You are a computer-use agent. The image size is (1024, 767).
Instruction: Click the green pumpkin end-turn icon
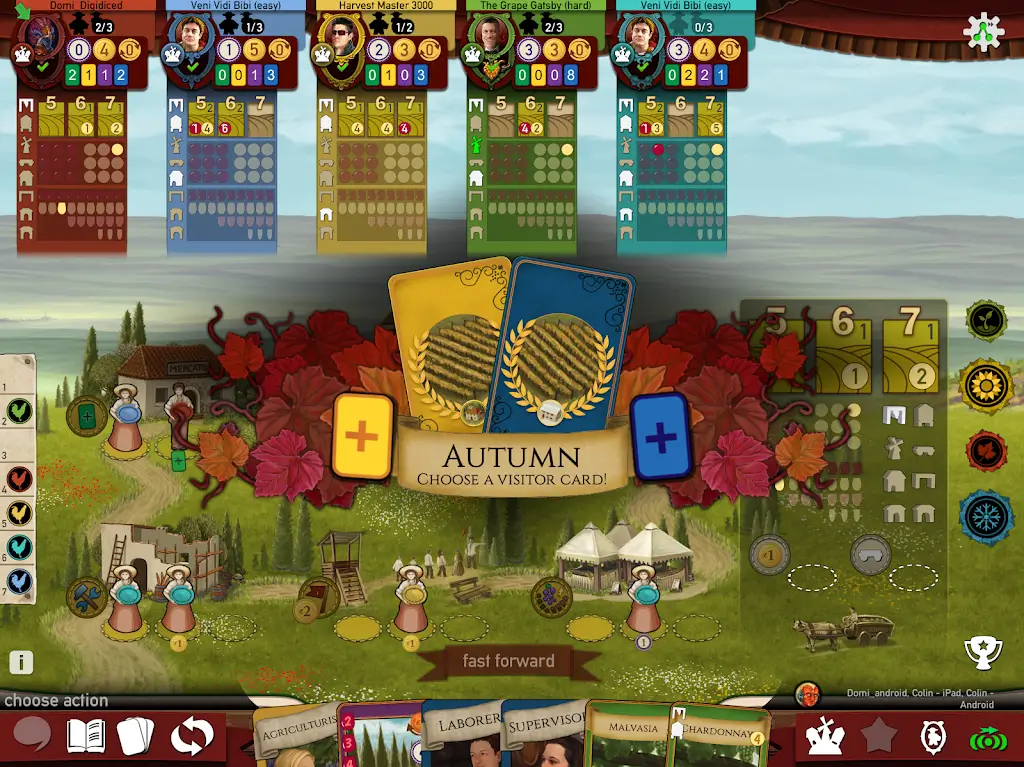(987, 737)
